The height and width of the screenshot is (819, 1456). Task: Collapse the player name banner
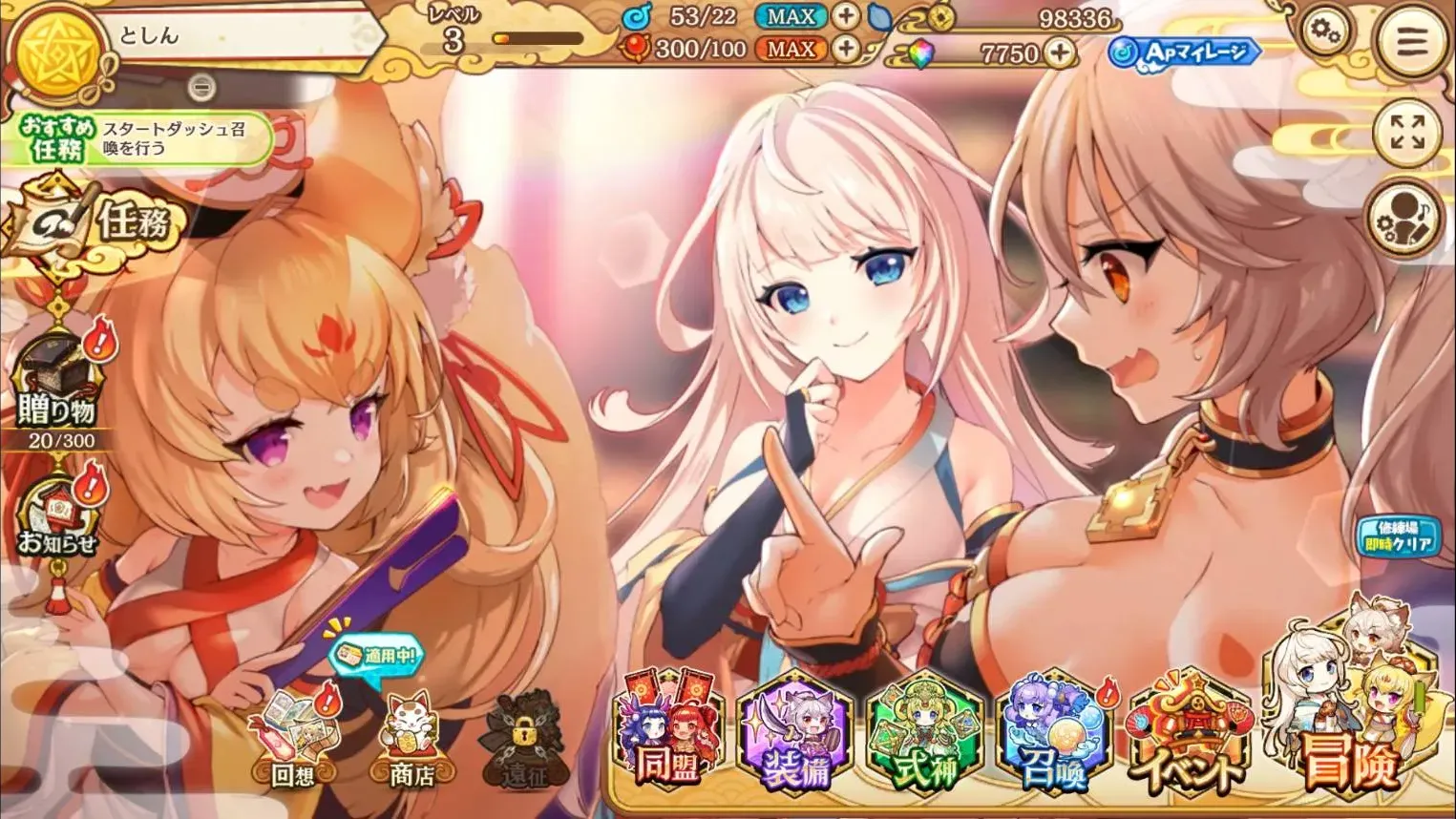[201, 86]
